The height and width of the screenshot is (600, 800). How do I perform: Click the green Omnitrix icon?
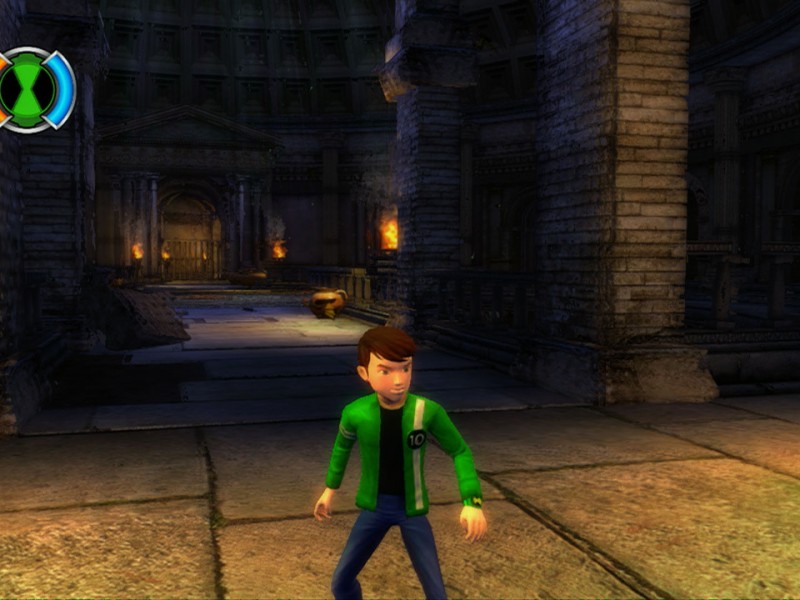tap(32, 89)
